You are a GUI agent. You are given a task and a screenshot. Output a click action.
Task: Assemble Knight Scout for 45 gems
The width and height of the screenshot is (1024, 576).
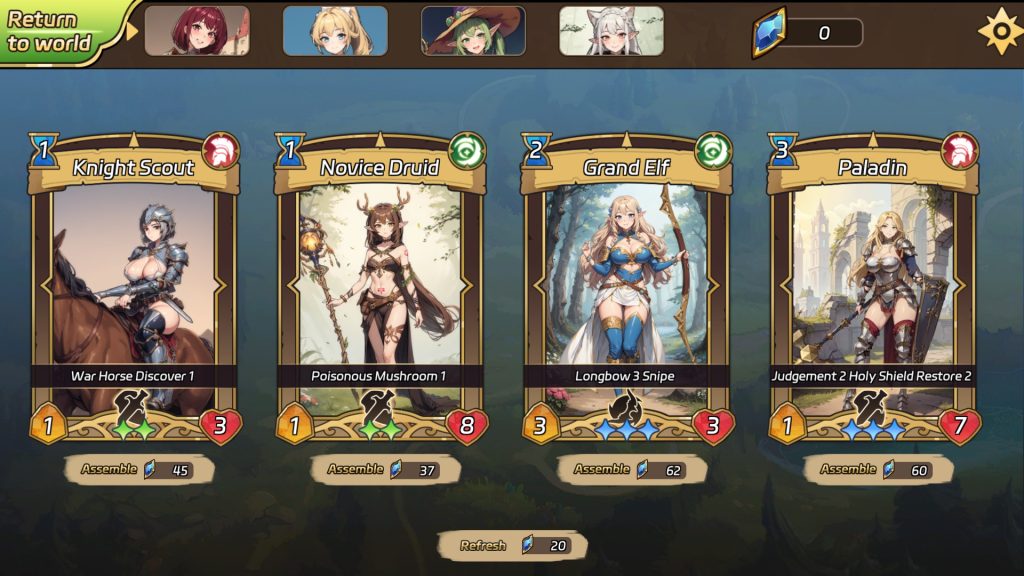pos(139,469)
